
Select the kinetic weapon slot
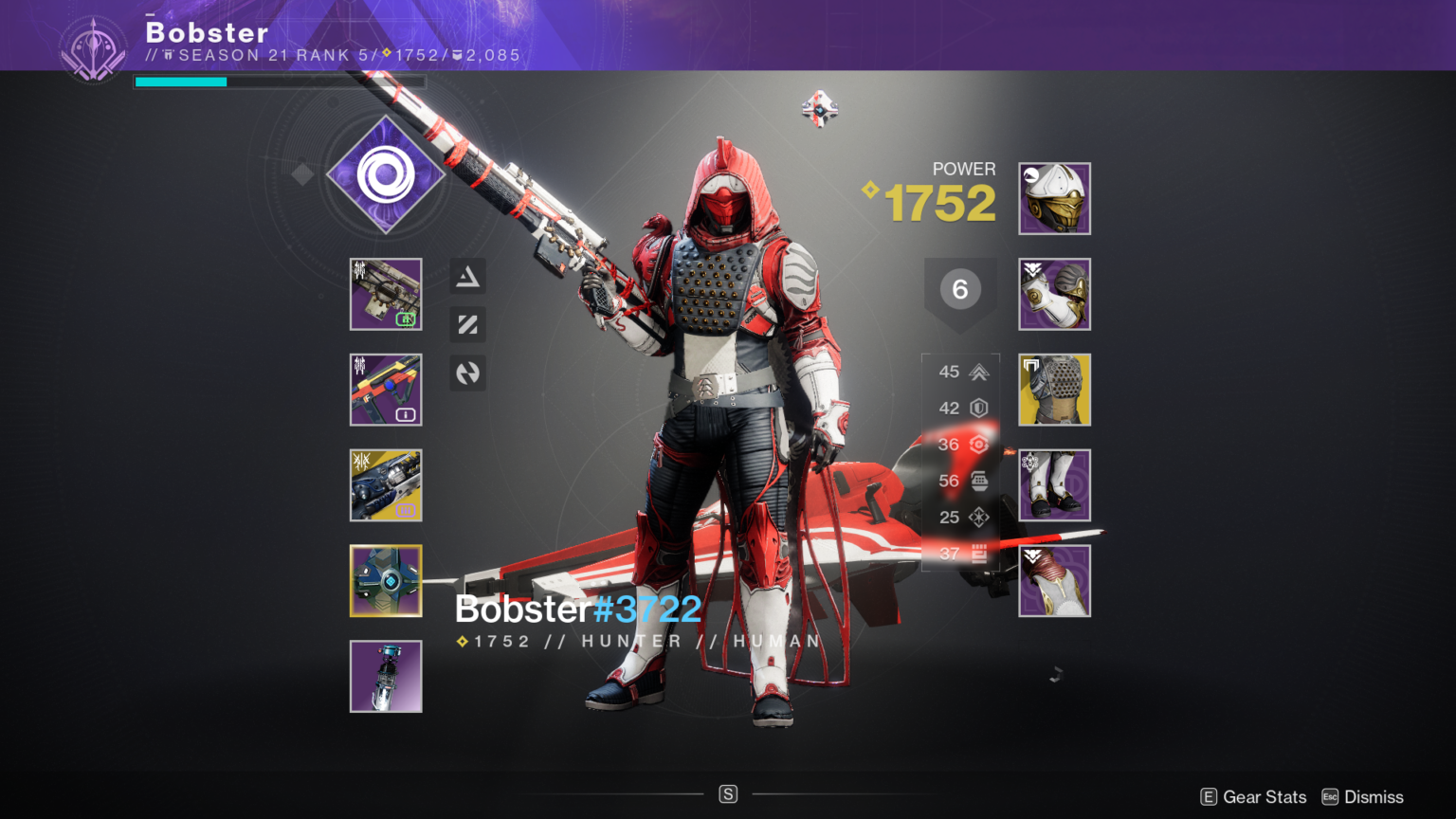point(386,295)
